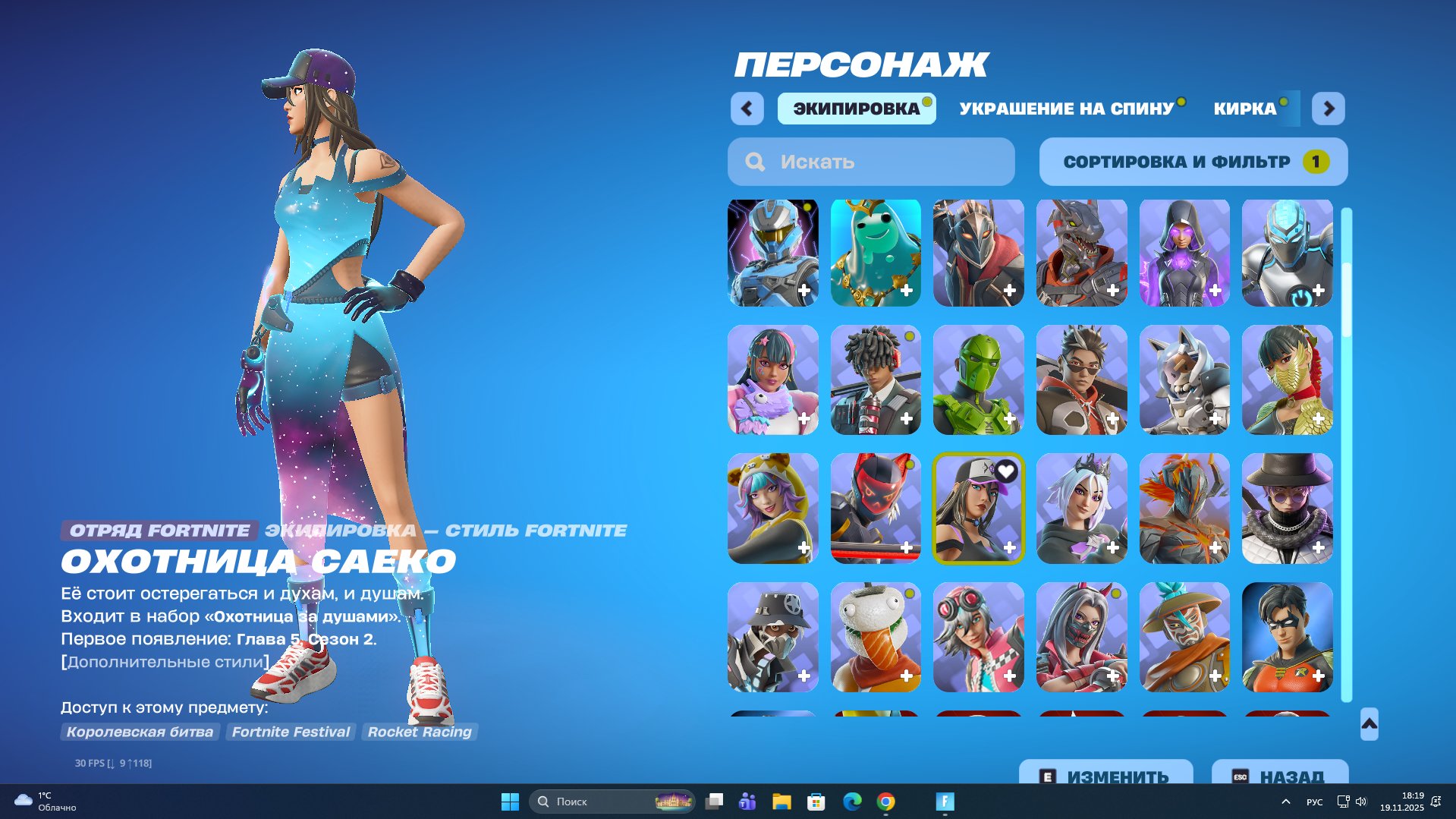Toggle the favorite heart on the selected outfit
The width and height of the screenshot is (1456, 819).
tap(1007, 471)
